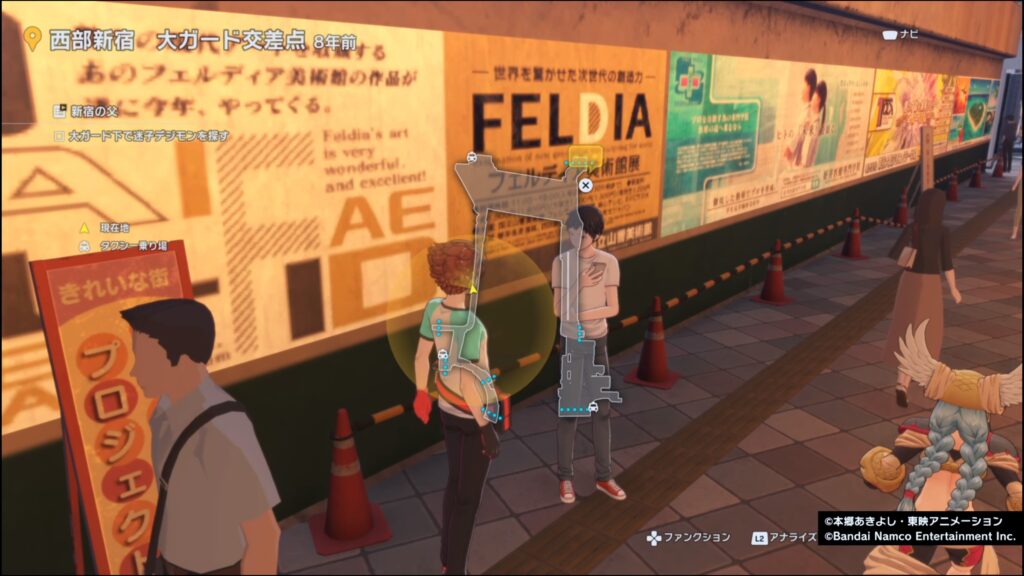Viewport: 1024px width, 576px height.
Task: Select the 新宿の父 quest title
Action: (x=89, y=111)
